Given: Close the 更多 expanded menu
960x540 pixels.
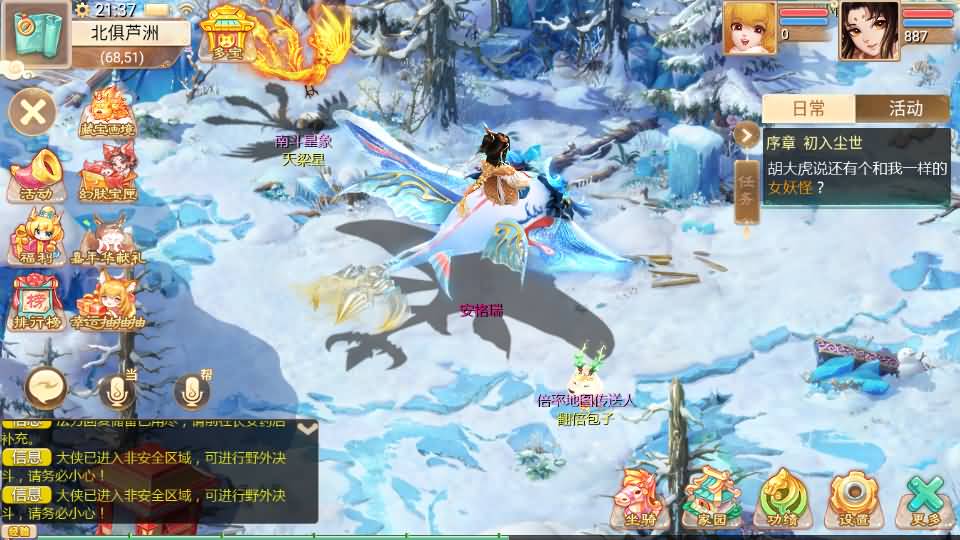Looking at the screenshot, I should click(x=925, y=497).
